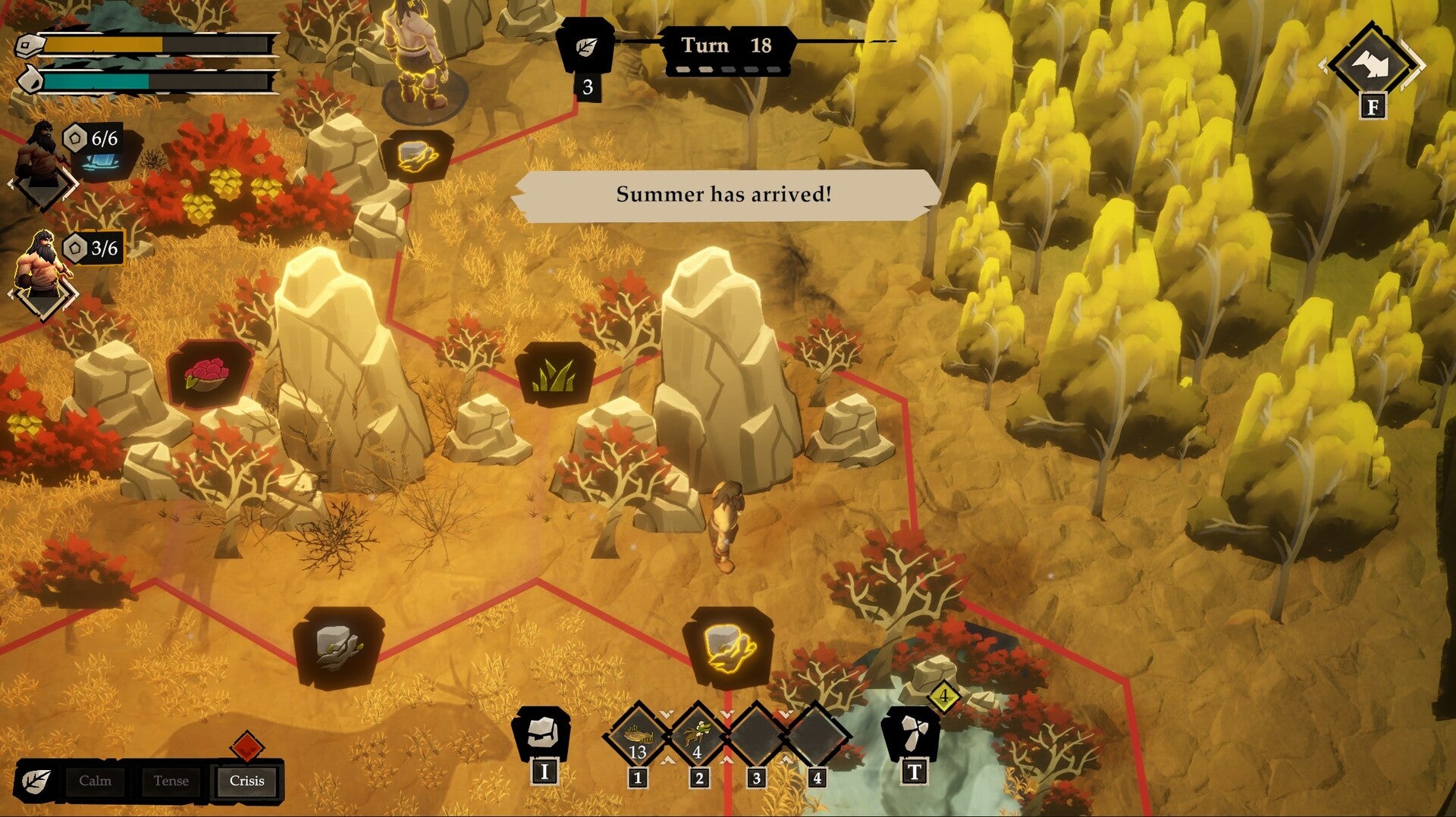Select the Tense threat level
This screenshot has width=1456, height=817.
pyautogui.click(x=171, y=781)
